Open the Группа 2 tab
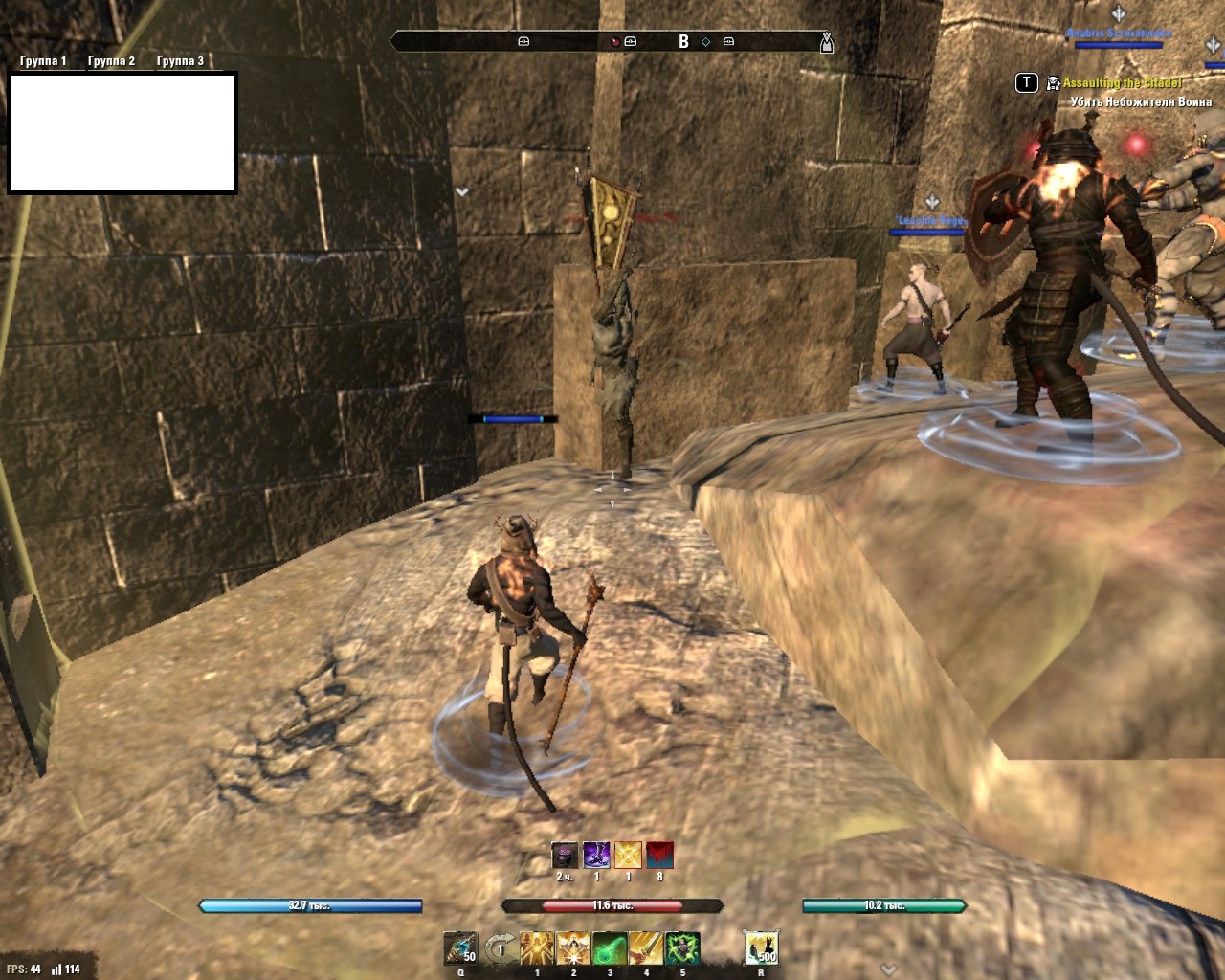 (111, 61)
